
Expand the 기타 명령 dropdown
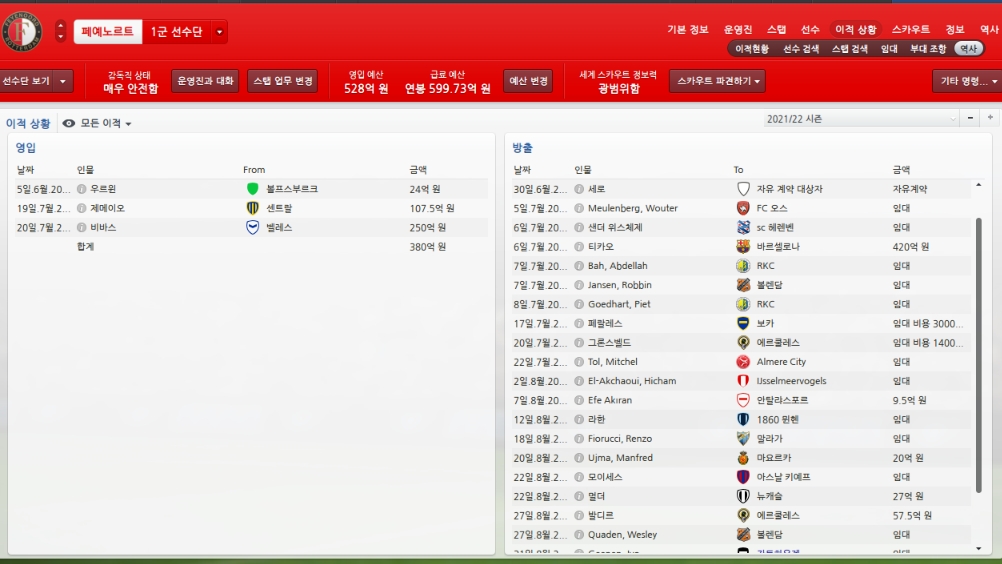(x=966, y=81)
